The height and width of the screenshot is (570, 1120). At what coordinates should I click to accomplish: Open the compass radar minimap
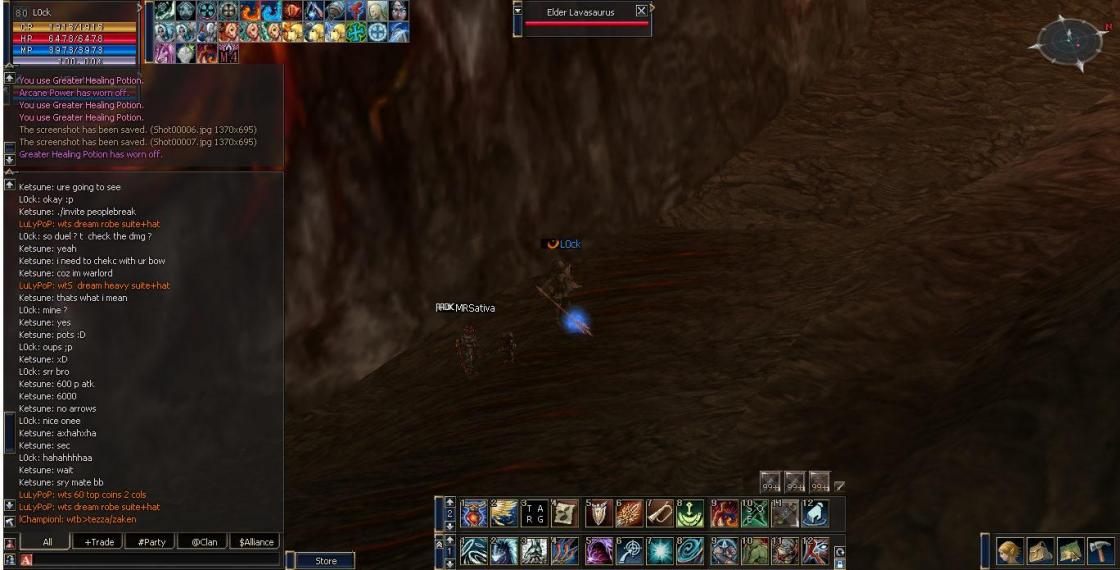pos(1069,40)
